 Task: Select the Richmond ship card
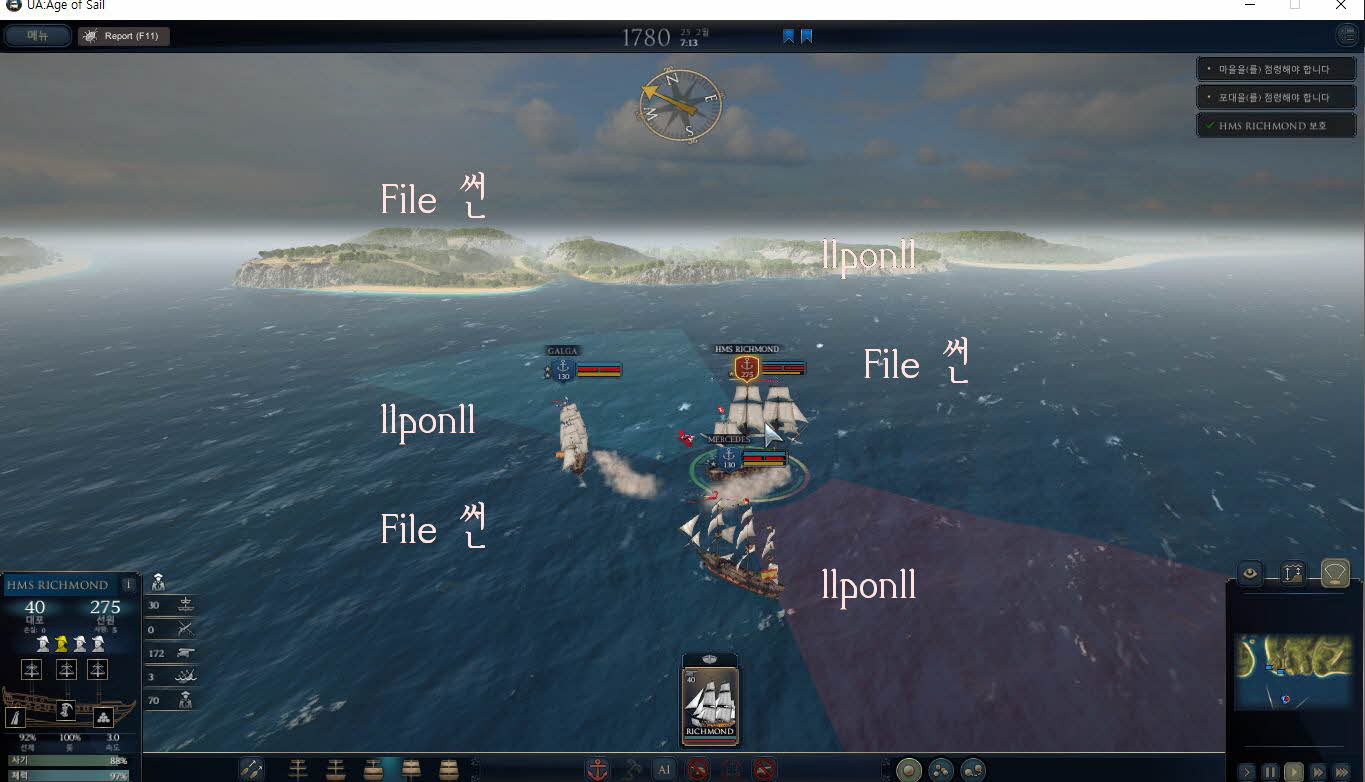[709, 699]
